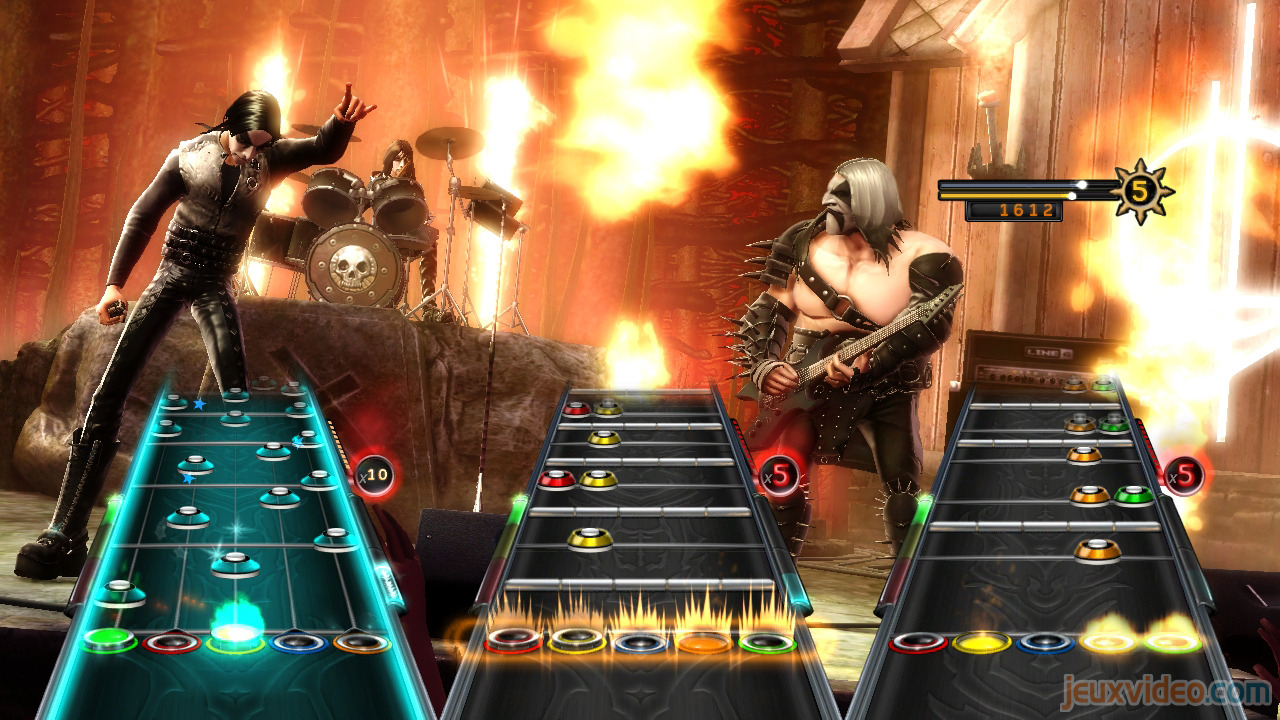Hit the green pad on the flaming middle highway
Screen dimensions: 1280x720
click(767, 642)
